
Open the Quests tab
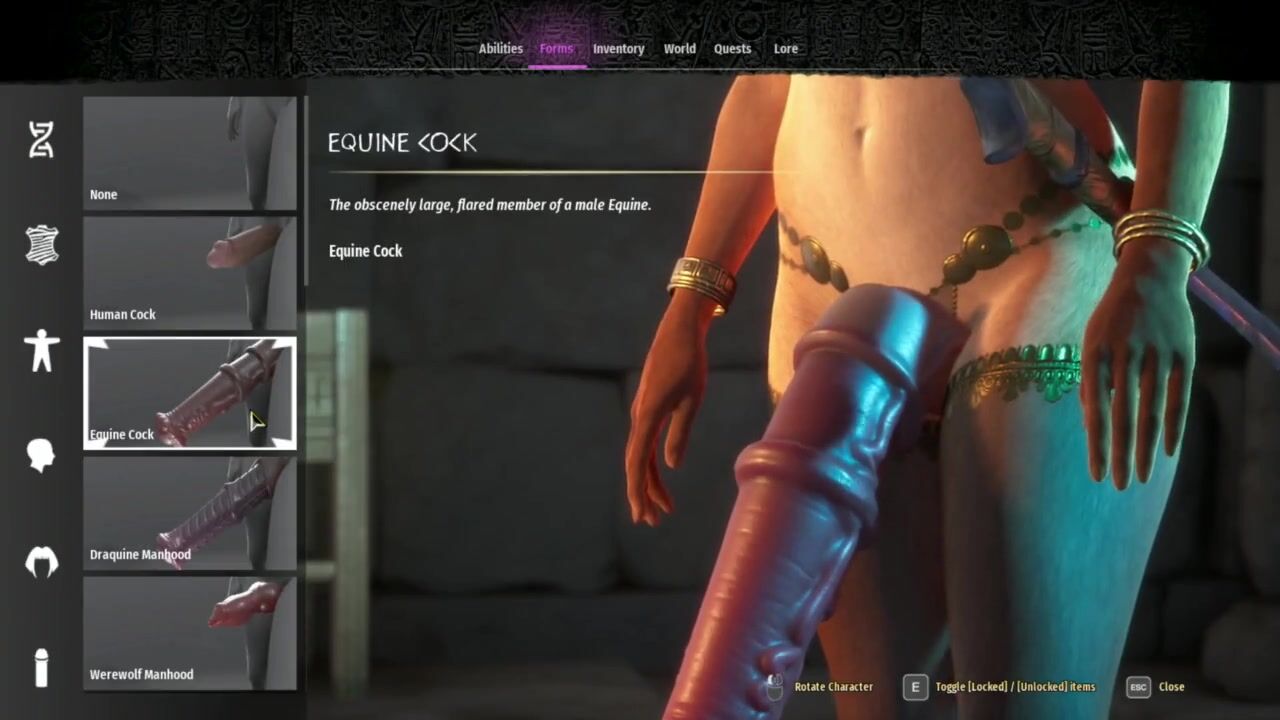732,48
